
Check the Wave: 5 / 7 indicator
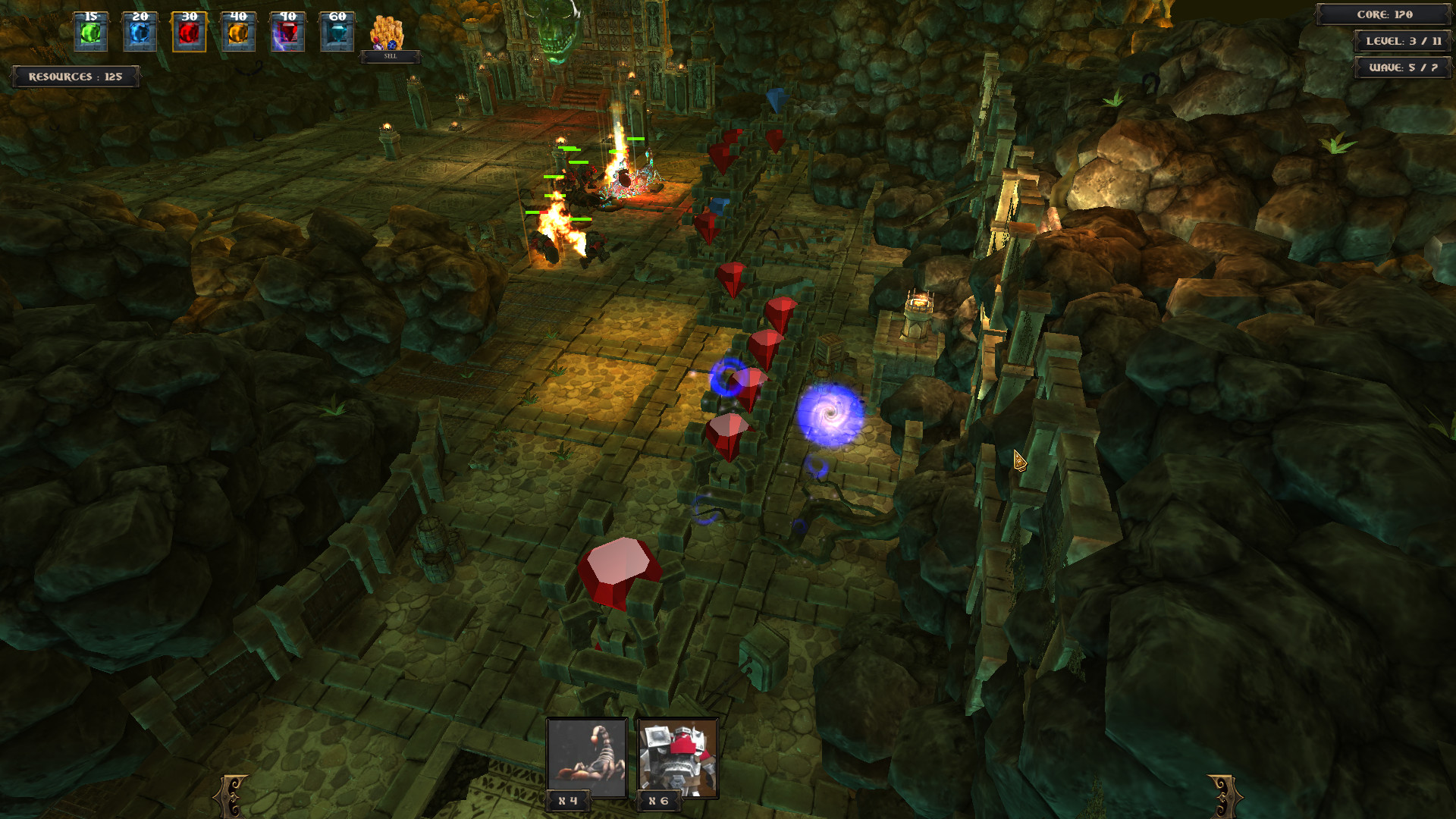[1403, 68]
